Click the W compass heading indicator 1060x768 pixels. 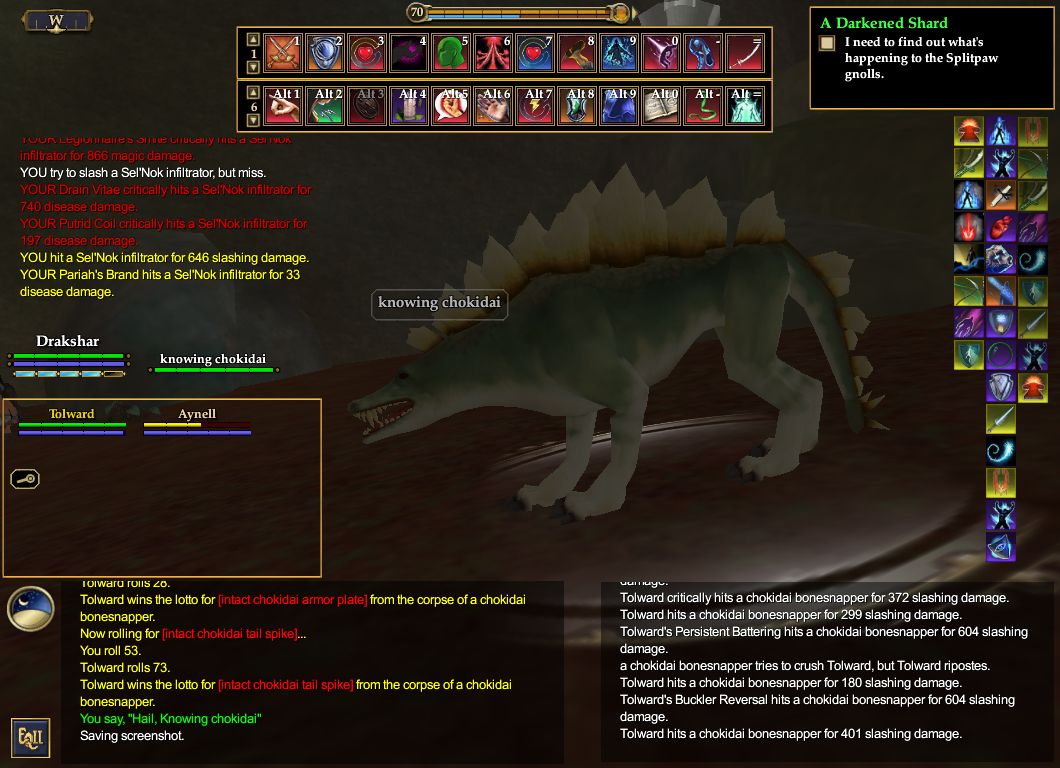coord(56,20)
